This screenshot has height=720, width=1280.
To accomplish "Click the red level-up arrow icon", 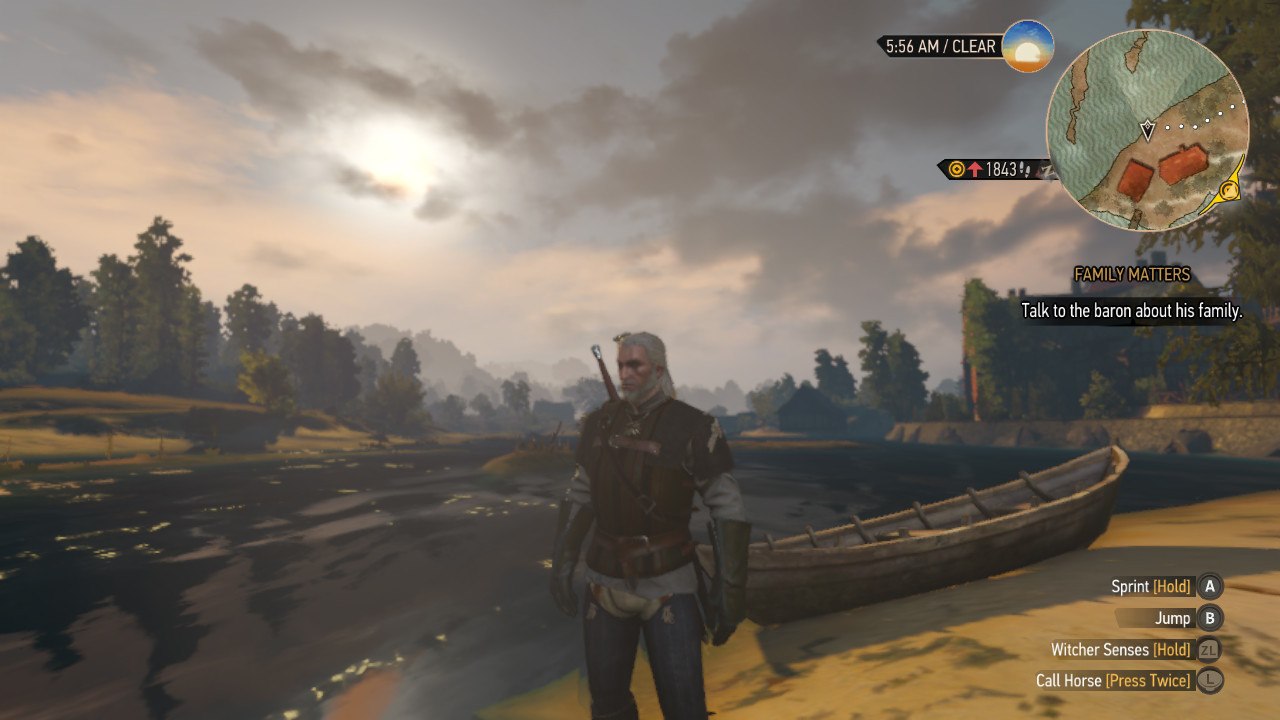I will (x=975, y=168).
